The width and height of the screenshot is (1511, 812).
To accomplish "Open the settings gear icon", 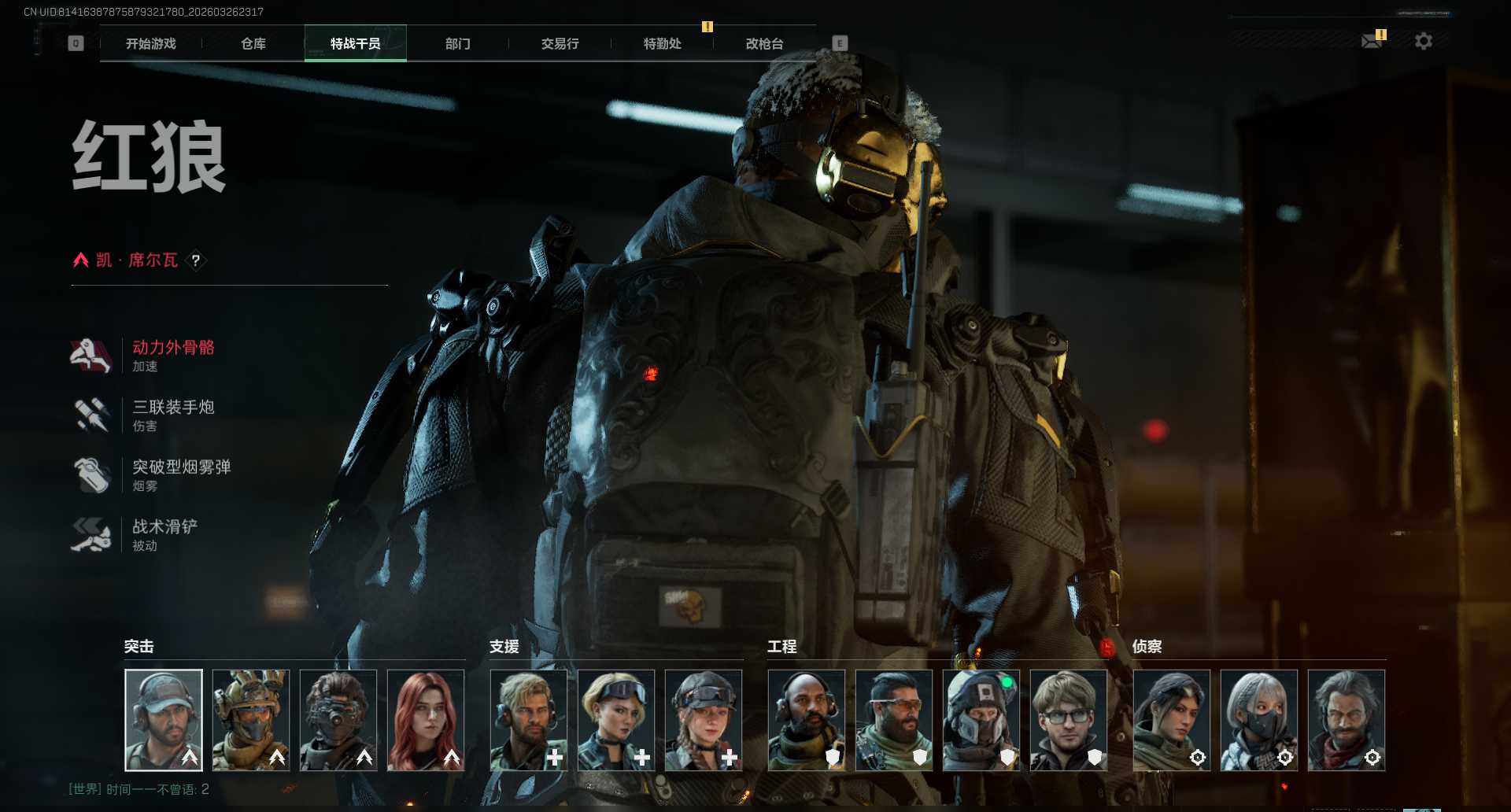I will pos(1424,41).
